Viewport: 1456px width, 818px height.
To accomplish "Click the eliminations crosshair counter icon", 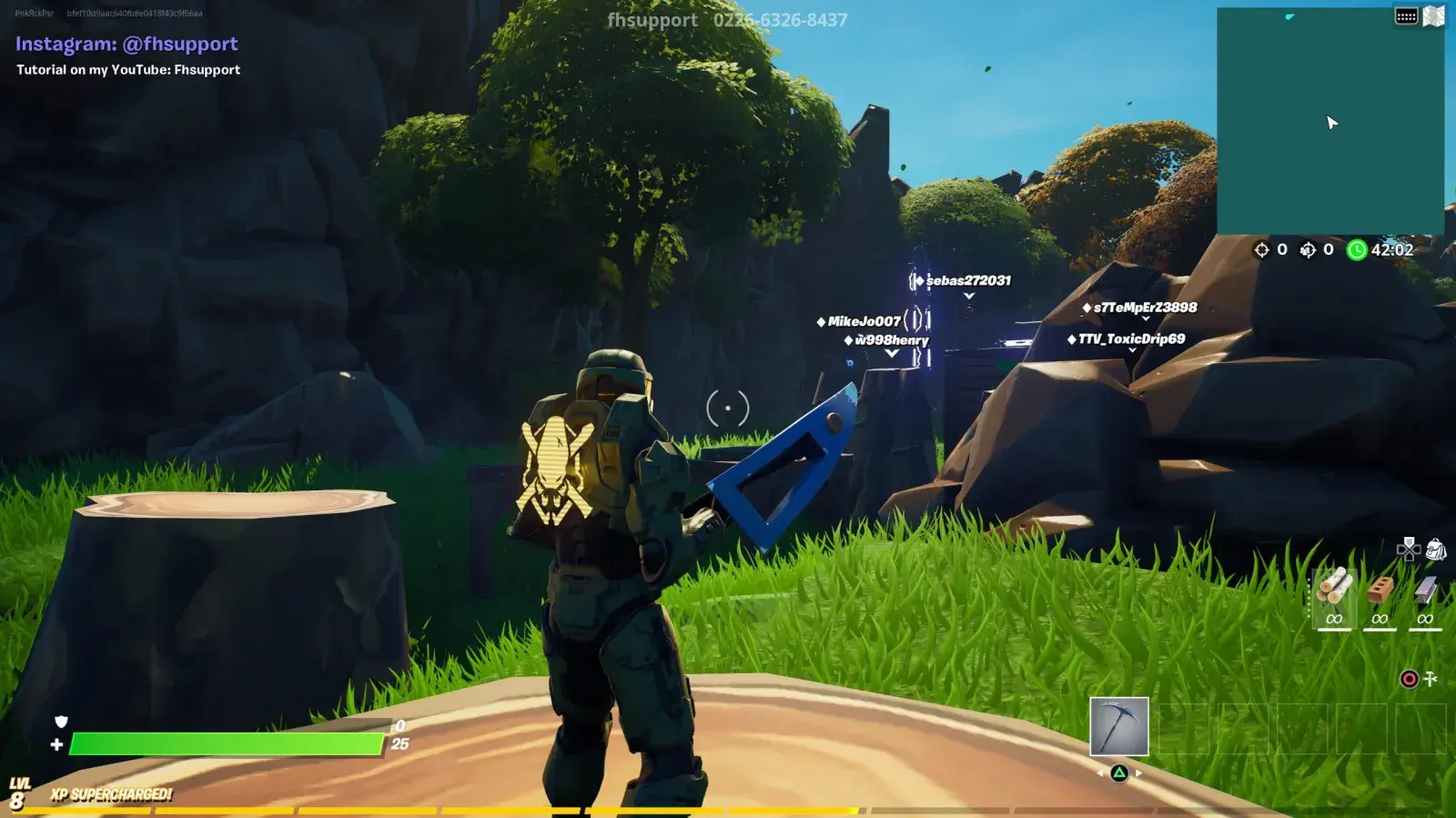I will tap(1262, 249).
